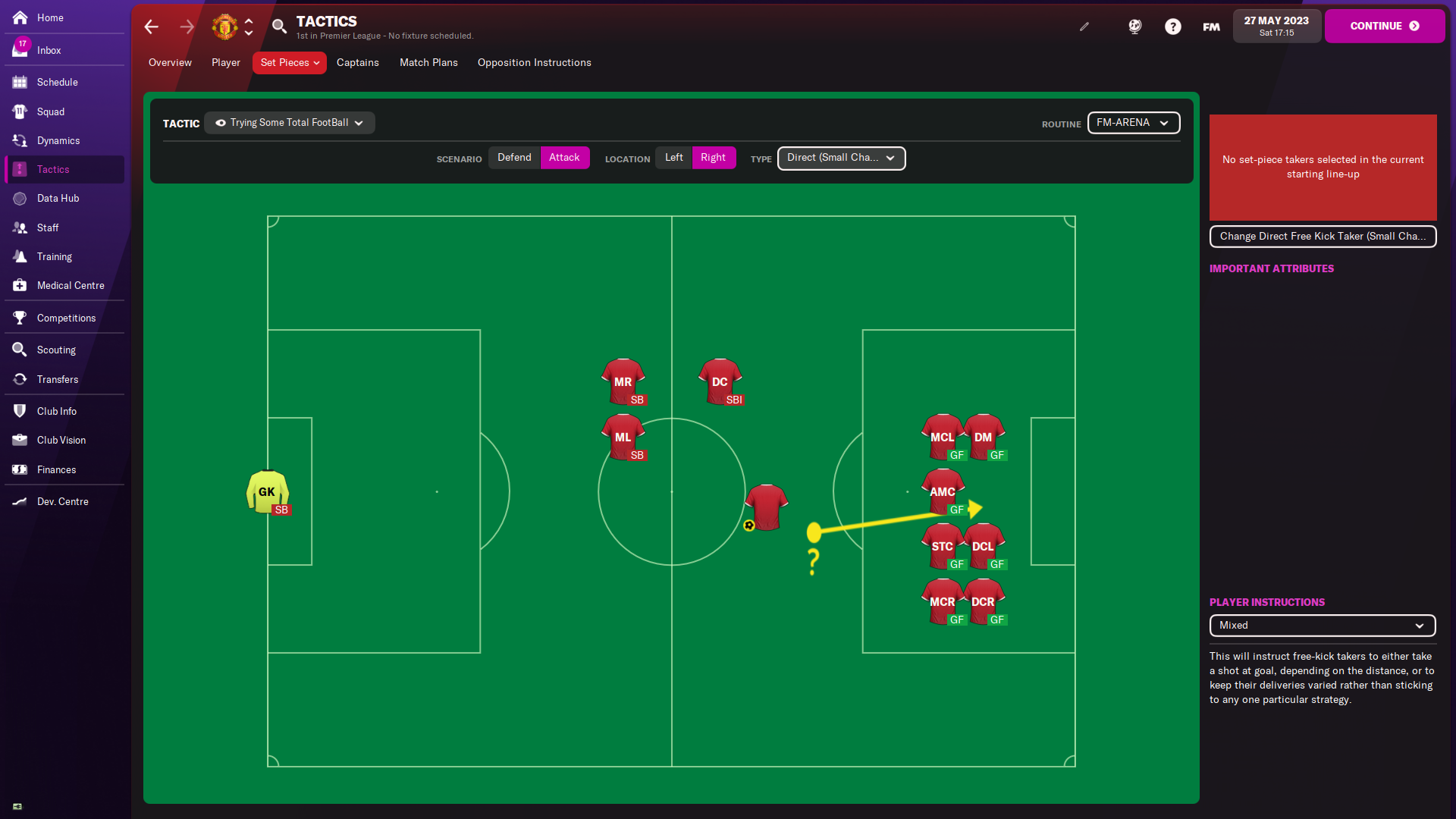Open the FM-ARENA routine dropdown

[x=1133, y=122]
